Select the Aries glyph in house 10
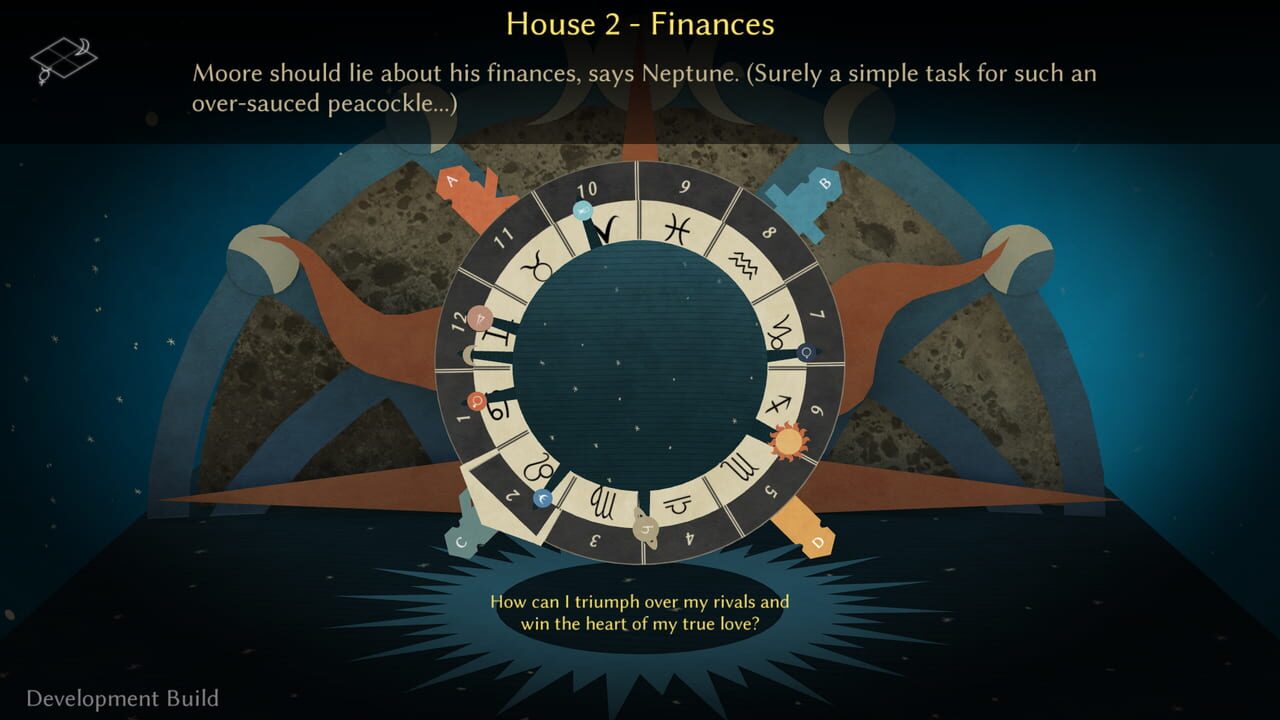Screen dimensions: 1280x720 605,230
